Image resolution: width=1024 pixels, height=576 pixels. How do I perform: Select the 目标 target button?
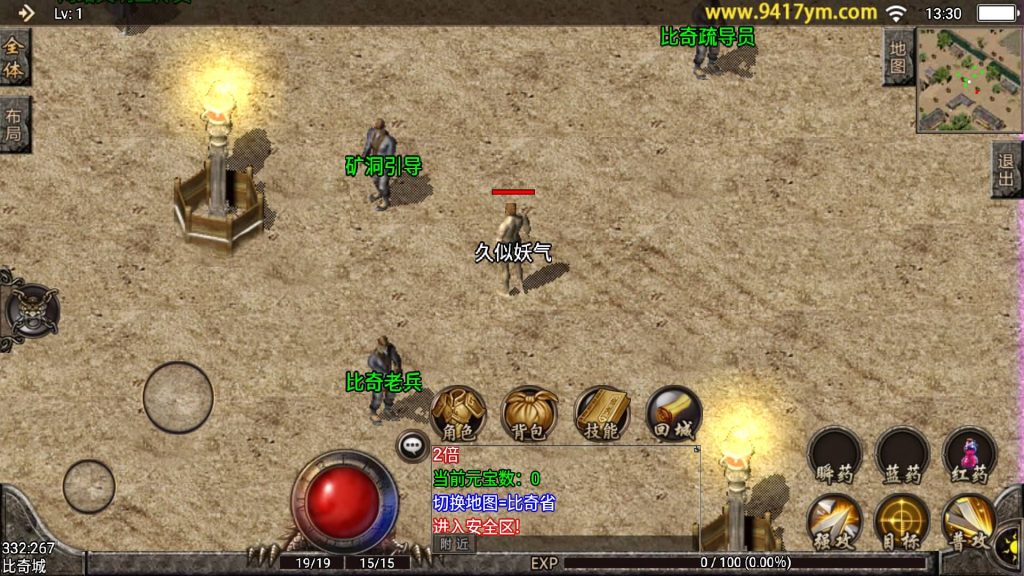coord(902,521)
